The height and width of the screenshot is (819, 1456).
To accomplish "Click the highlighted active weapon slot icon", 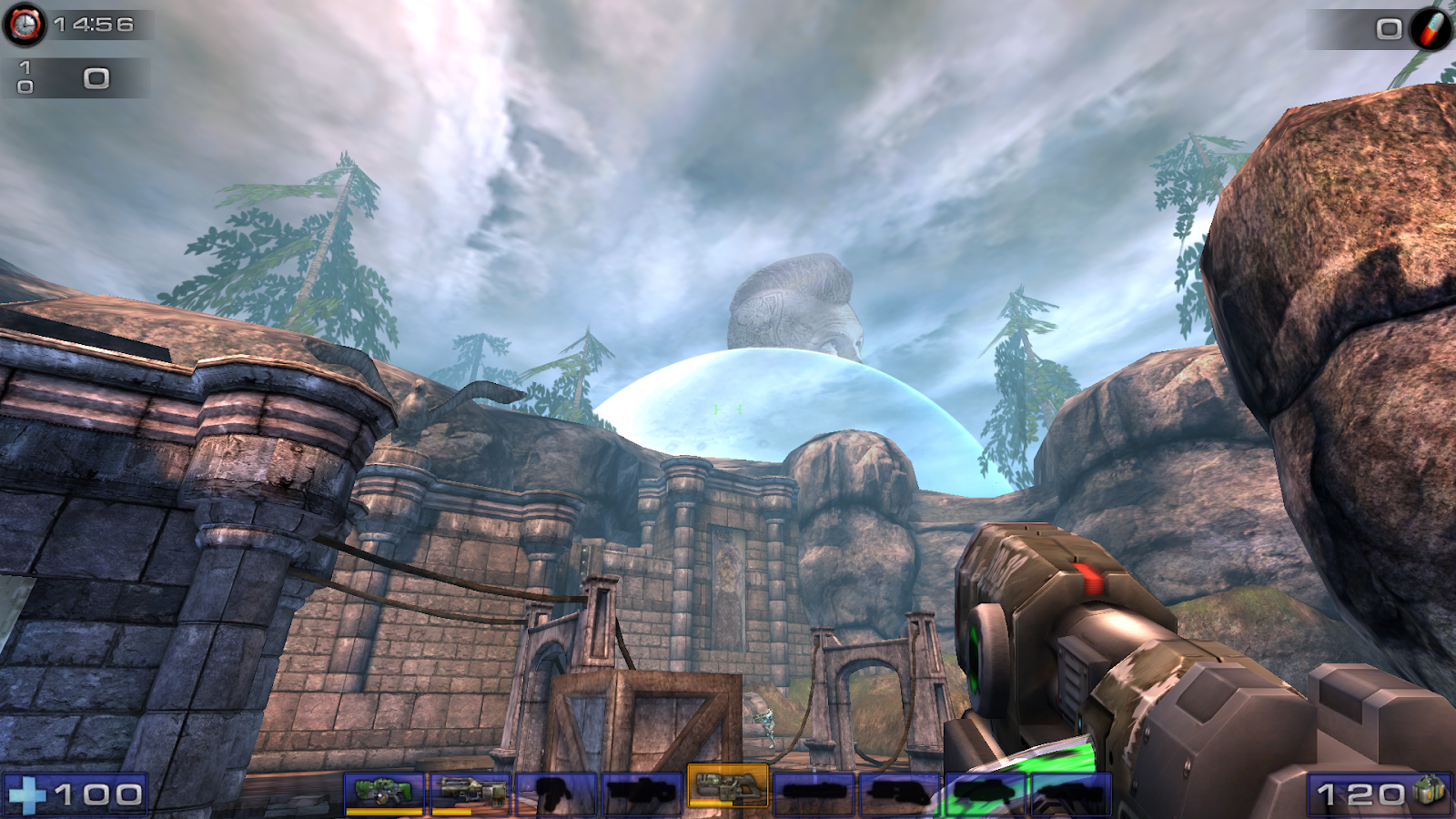I will click(x=728, y=790).
